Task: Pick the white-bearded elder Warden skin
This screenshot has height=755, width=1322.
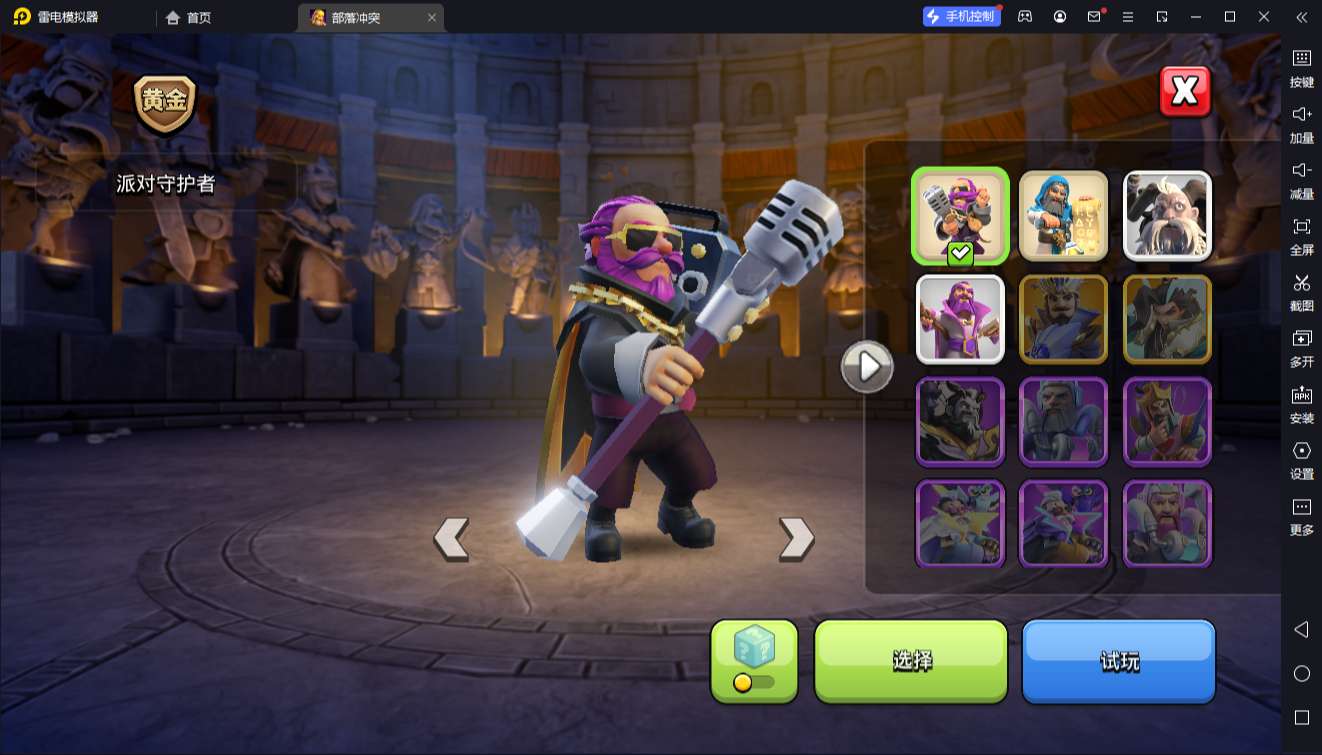Action: pyautogui.click(x=1167, y=215)
